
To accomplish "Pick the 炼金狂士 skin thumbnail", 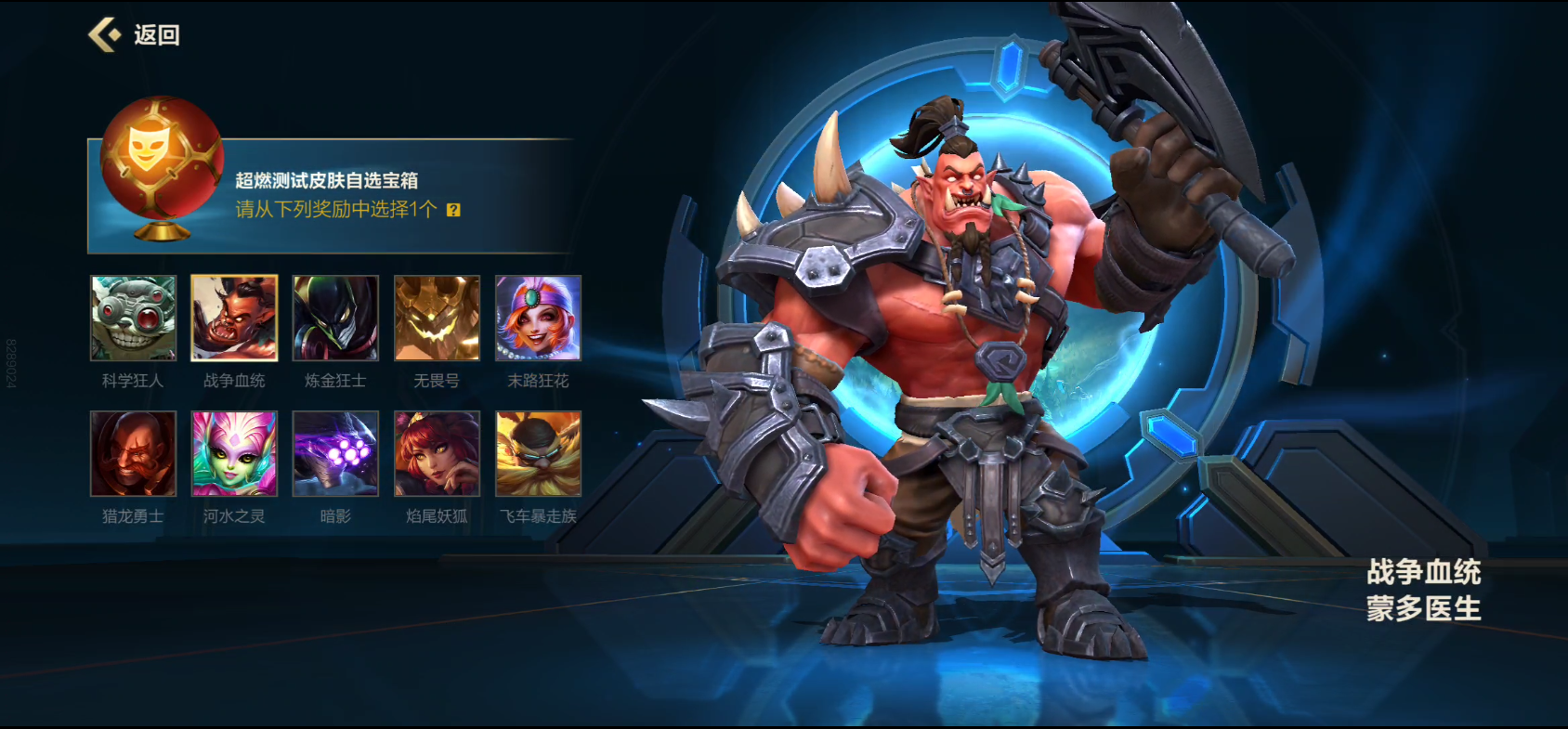I will (x=335, y=318).
